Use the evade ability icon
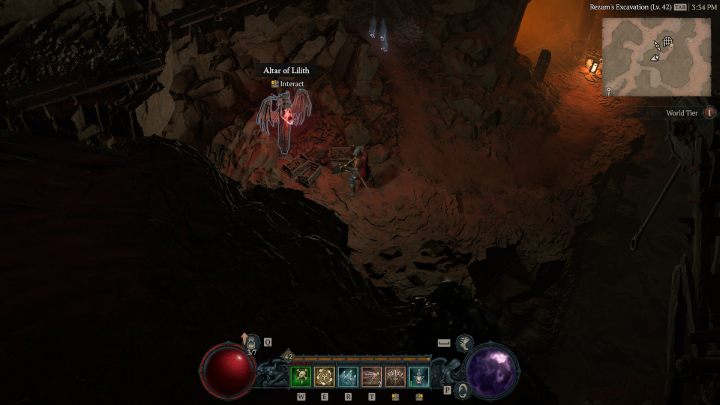The width and height of the screenshot is (720, 405). [464, 343]
